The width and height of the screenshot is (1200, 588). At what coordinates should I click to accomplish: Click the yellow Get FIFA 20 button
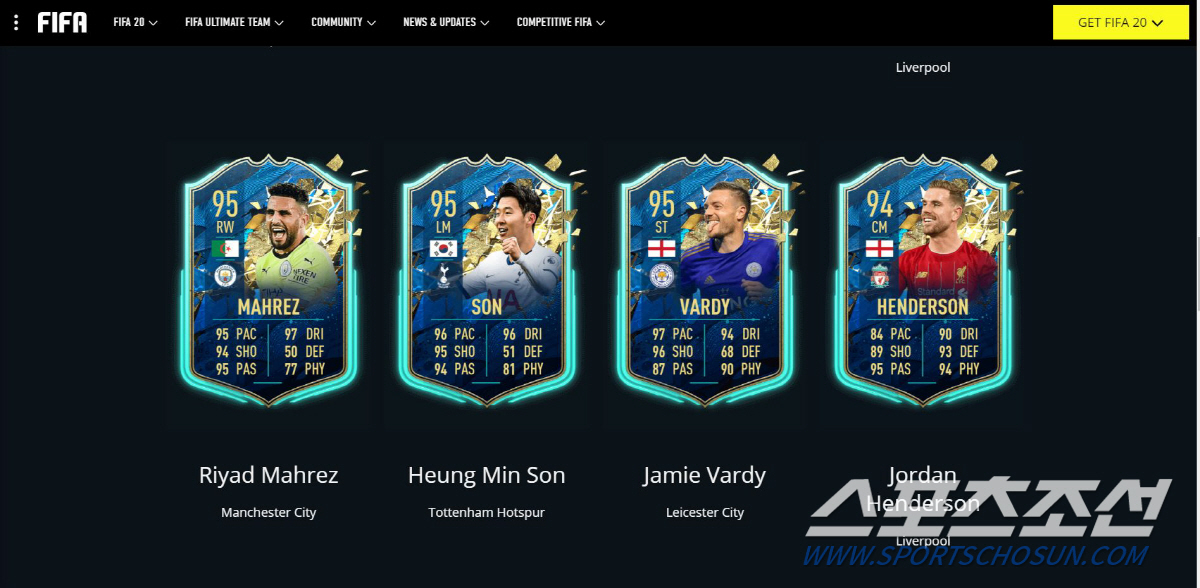(x=1119, y=22)
